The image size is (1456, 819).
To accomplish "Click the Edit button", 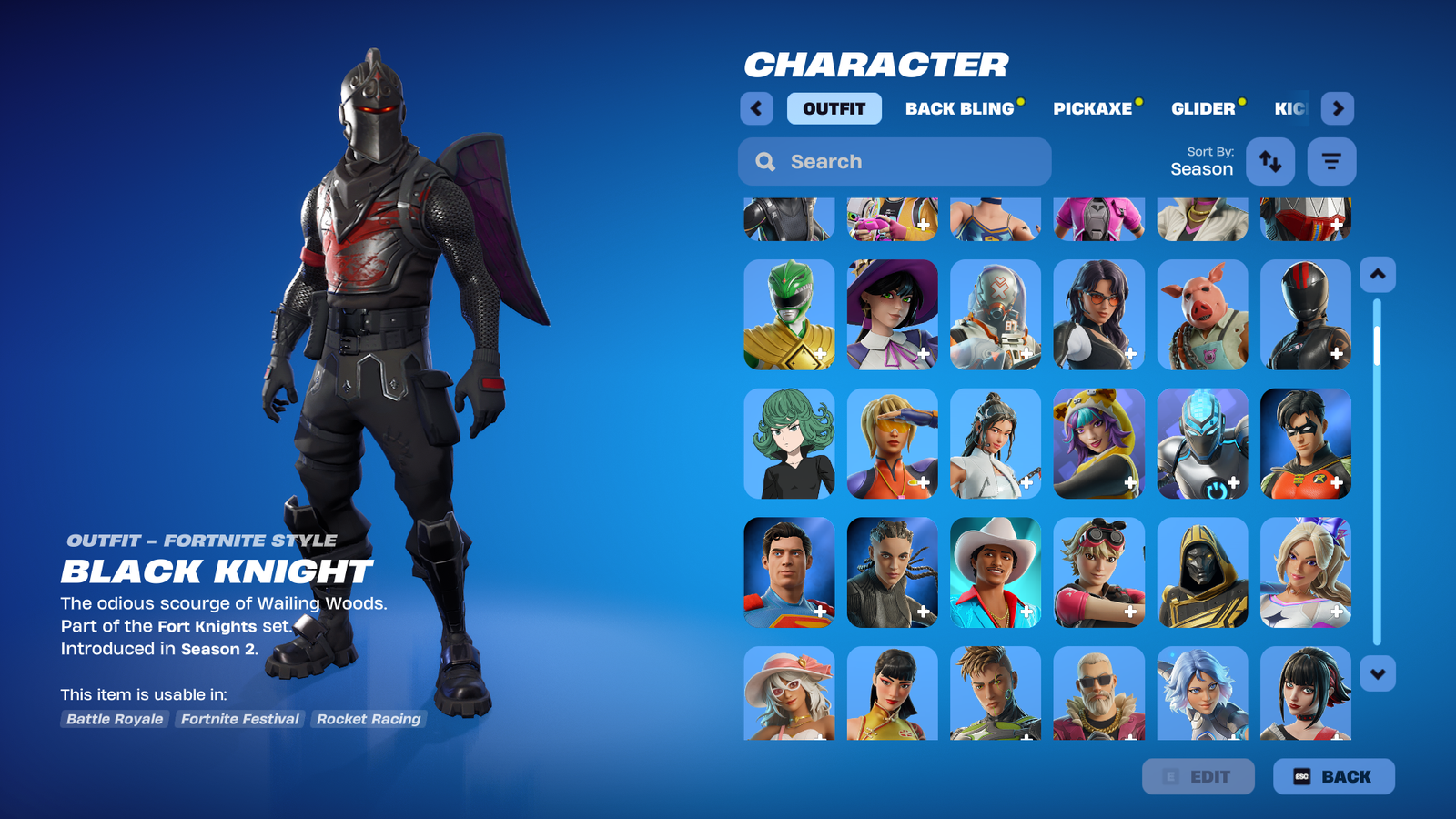I will [x=1198, y=776].
